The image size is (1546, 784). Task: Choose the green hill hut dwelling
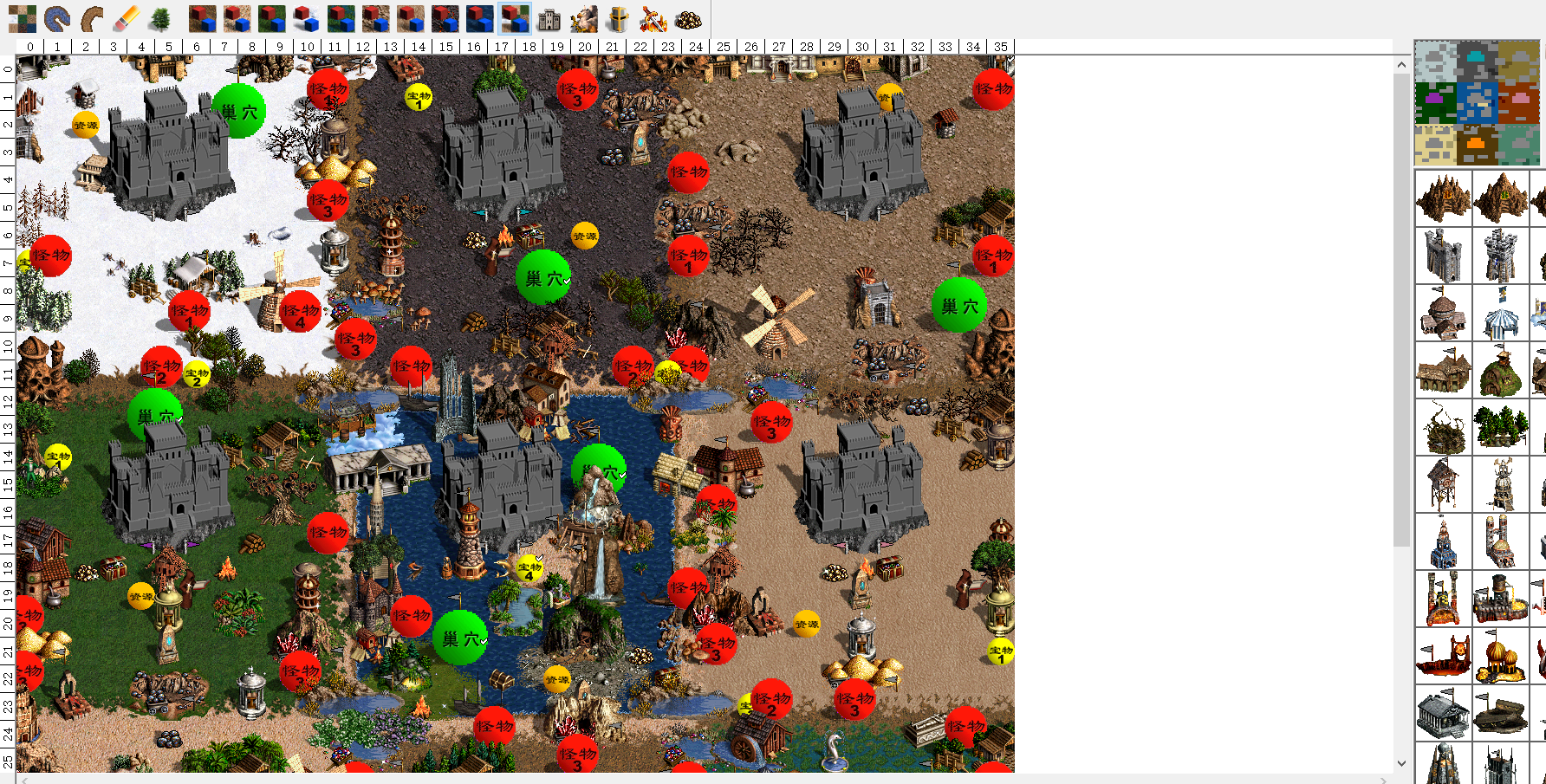[x=1501, y=370]
